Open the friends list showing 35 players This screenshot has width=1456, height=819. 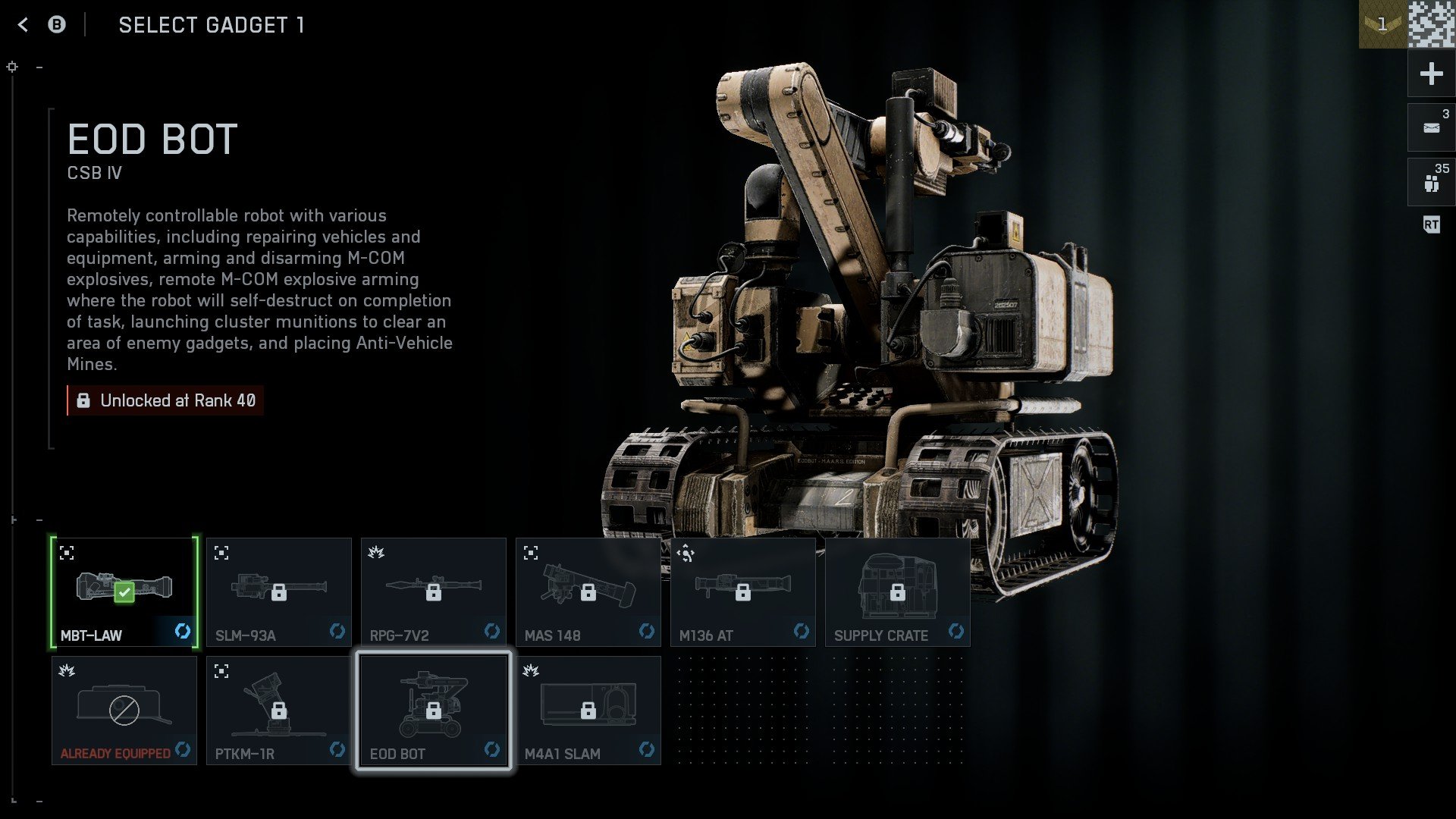pos(1430,180)
